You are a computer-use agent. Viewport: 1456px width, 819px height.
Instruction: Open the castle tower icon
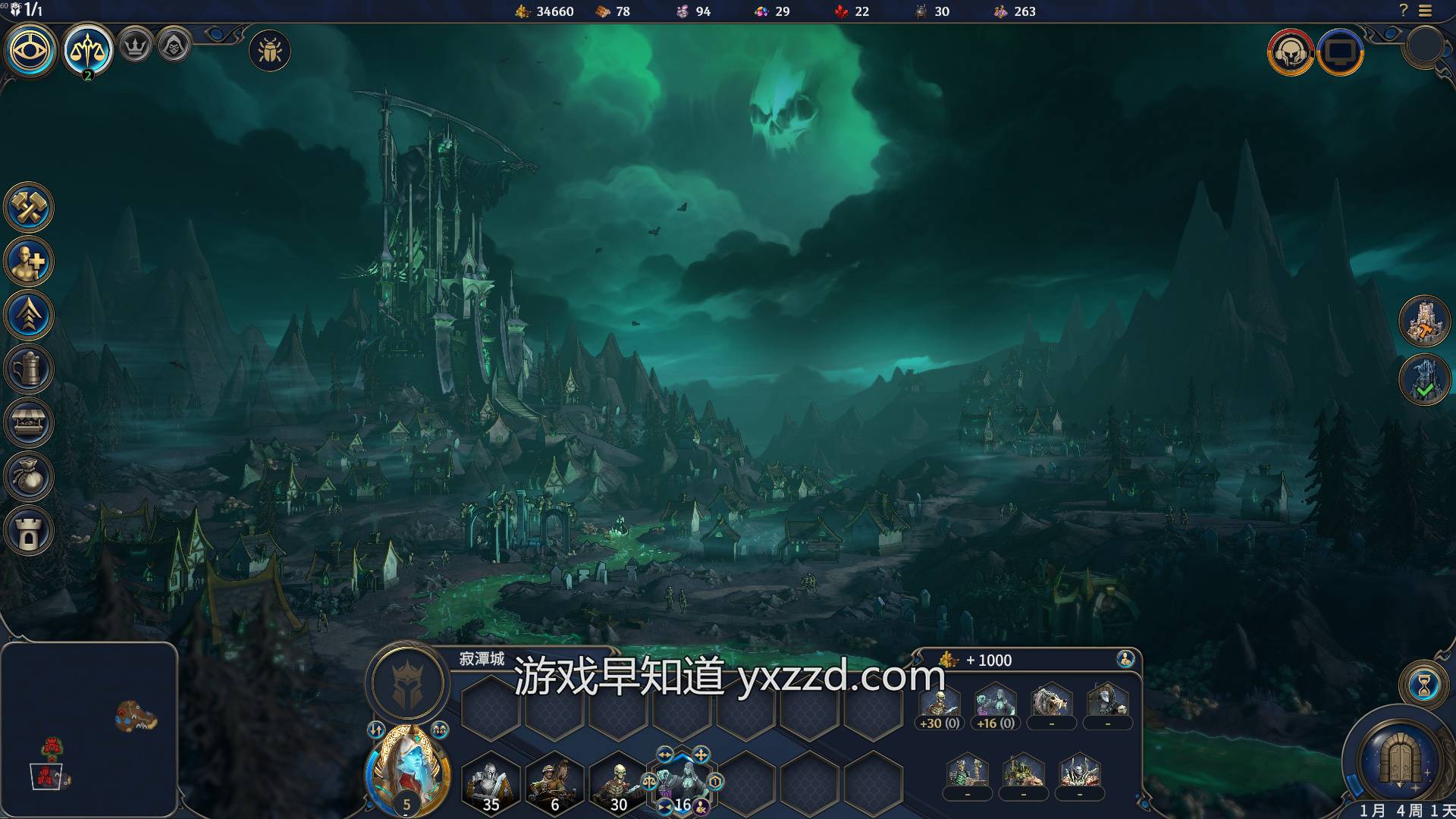(29, 531)
